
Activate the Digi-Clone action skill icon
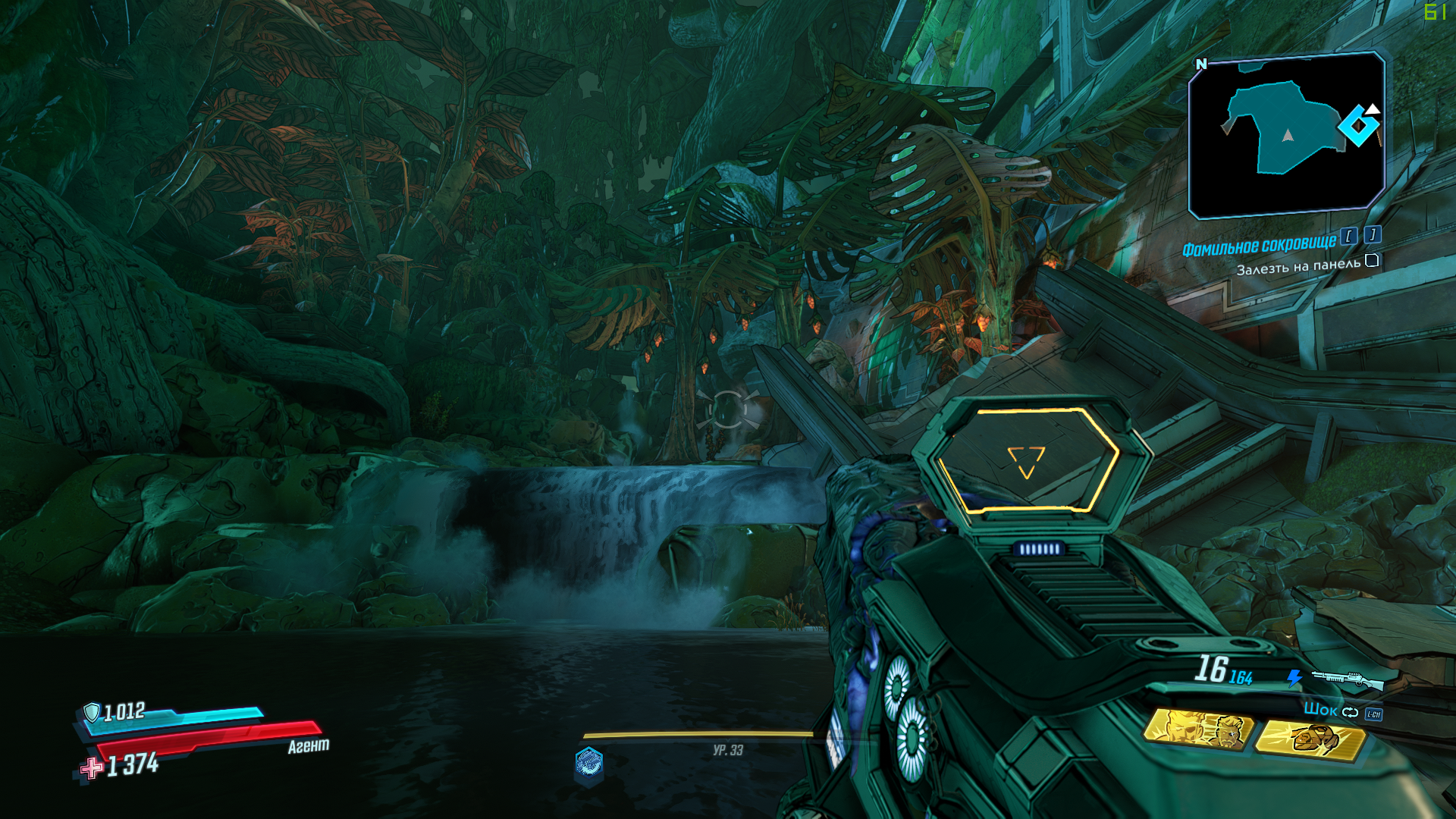coord(1198,730)
